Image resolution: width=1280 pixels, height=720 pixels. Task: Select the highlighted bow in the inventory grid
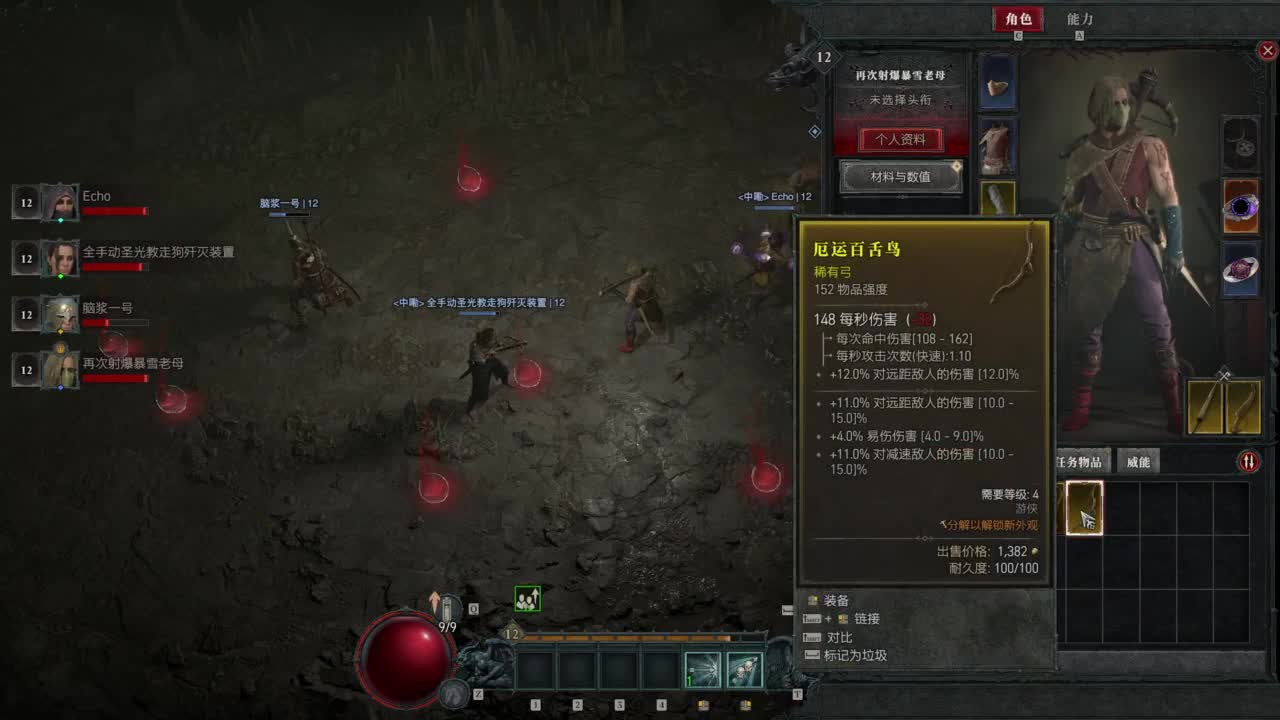[x=1083, y=509]
